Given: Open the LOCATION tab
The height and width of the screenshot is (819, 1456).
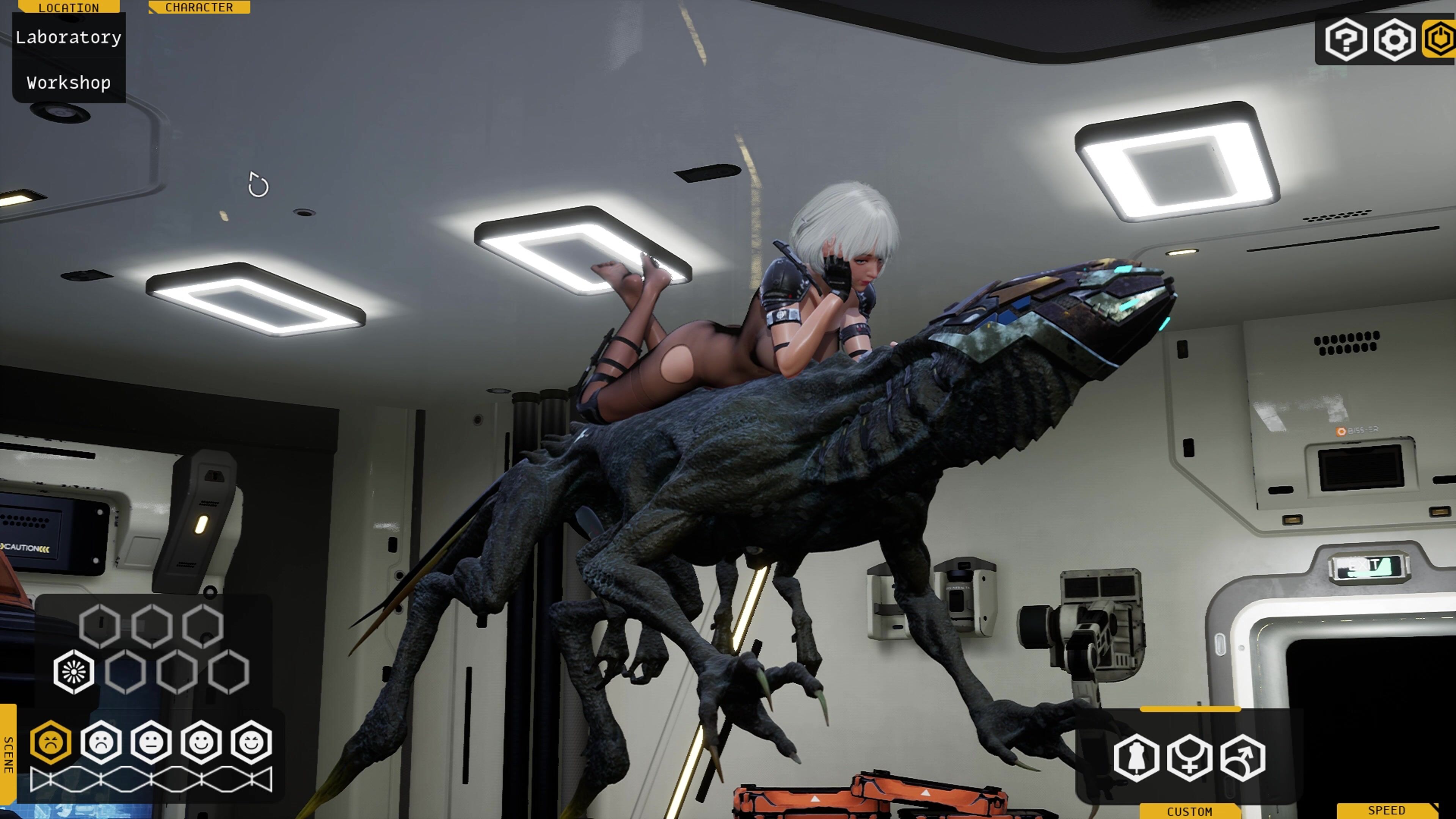Looking at the screenshot, I should click(x=69, y=7).
